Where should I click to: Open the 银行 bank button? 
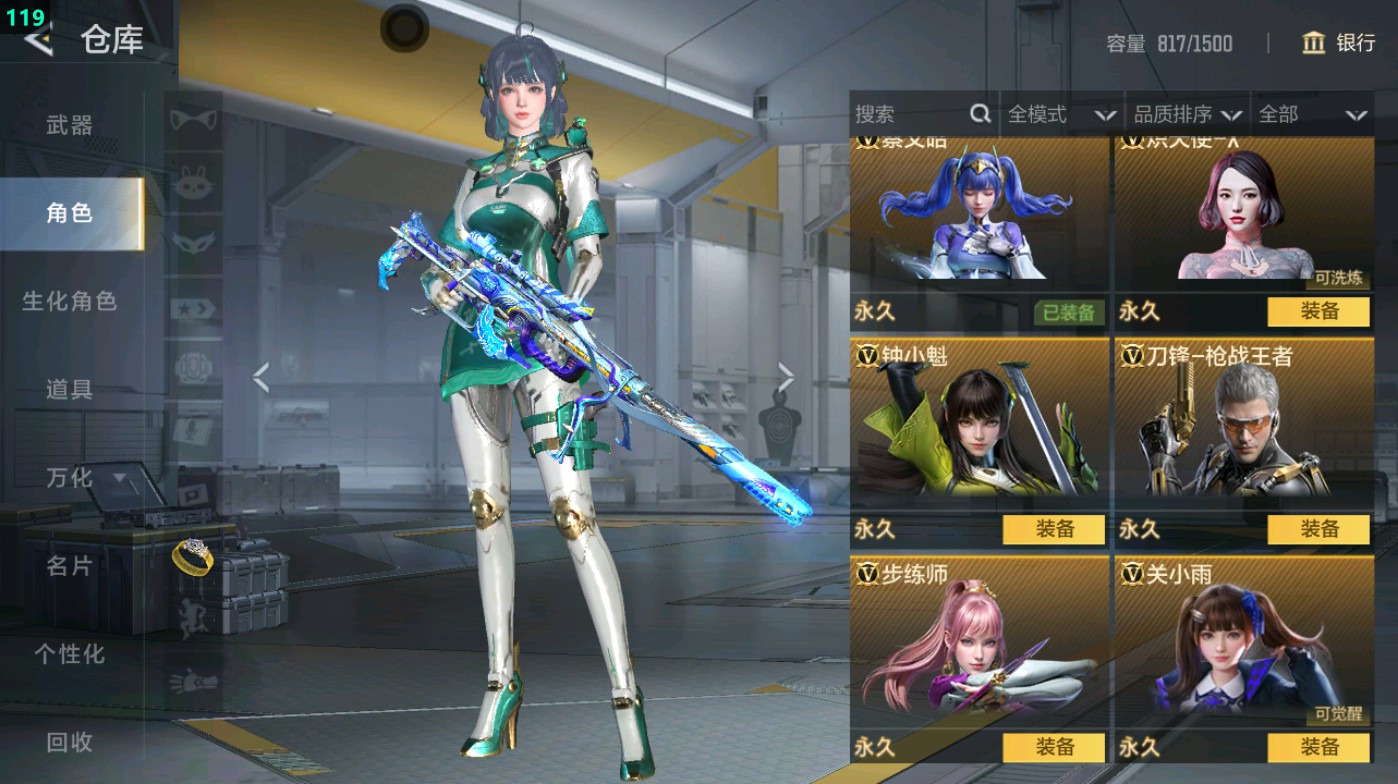1338,43
